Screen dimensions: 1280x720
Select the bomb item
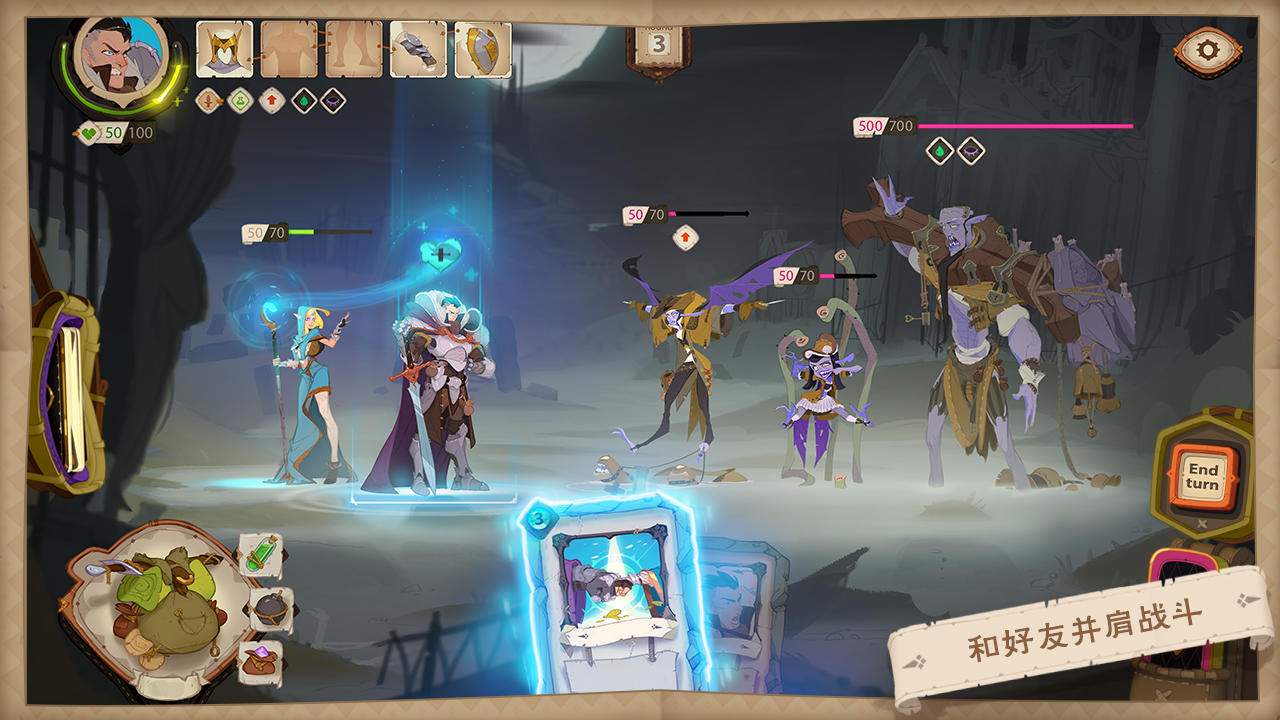pos(268,610)
